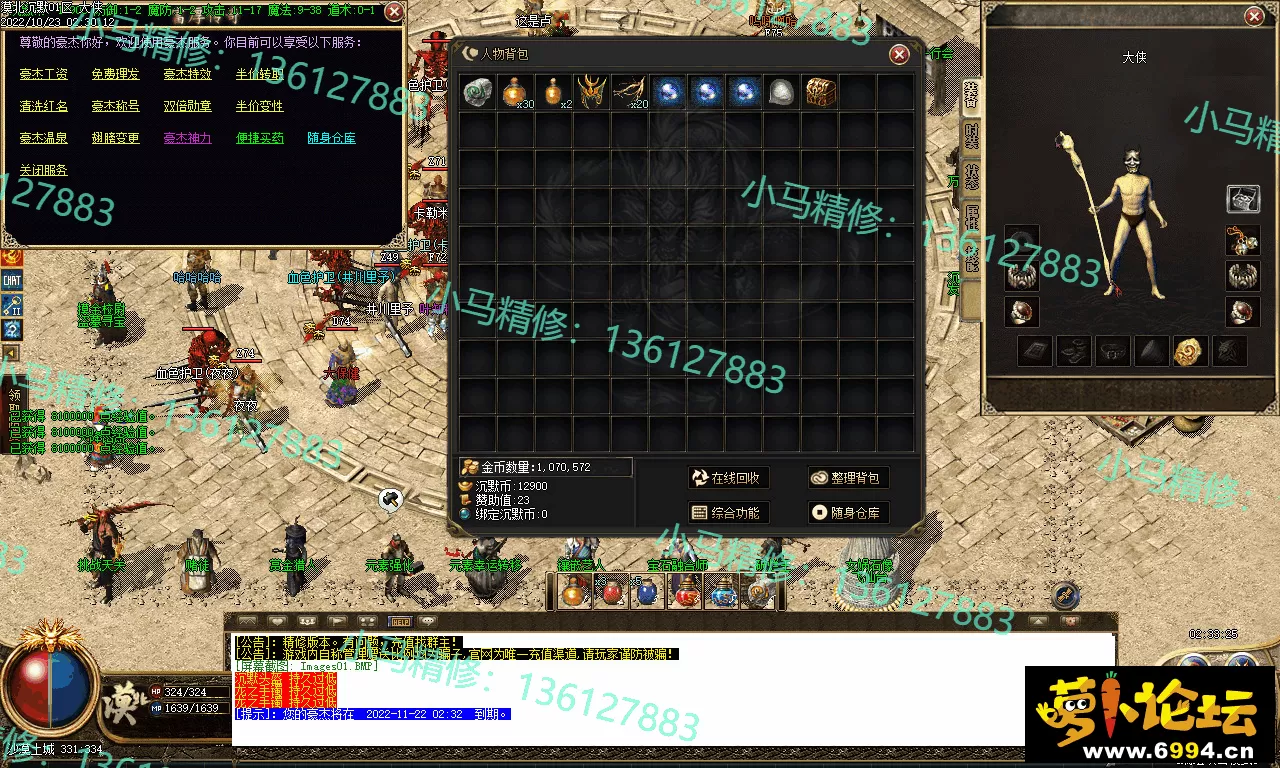Click the CHAT button on the left edge
This screenshot has height=768, width=1280.
tap(12, 281)
